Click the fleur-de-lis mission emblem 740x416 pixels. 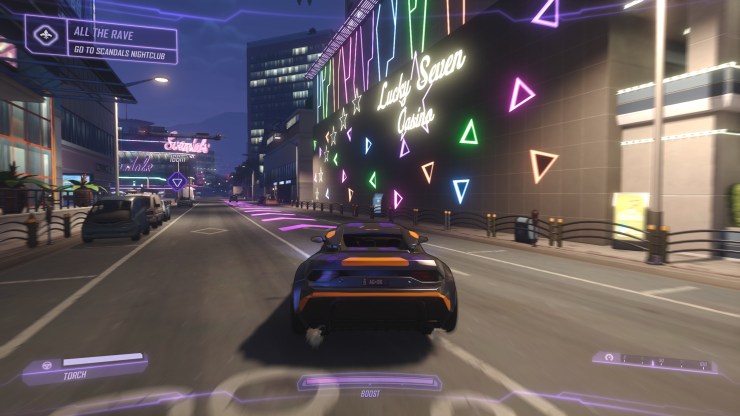click(x=46, y=35)
